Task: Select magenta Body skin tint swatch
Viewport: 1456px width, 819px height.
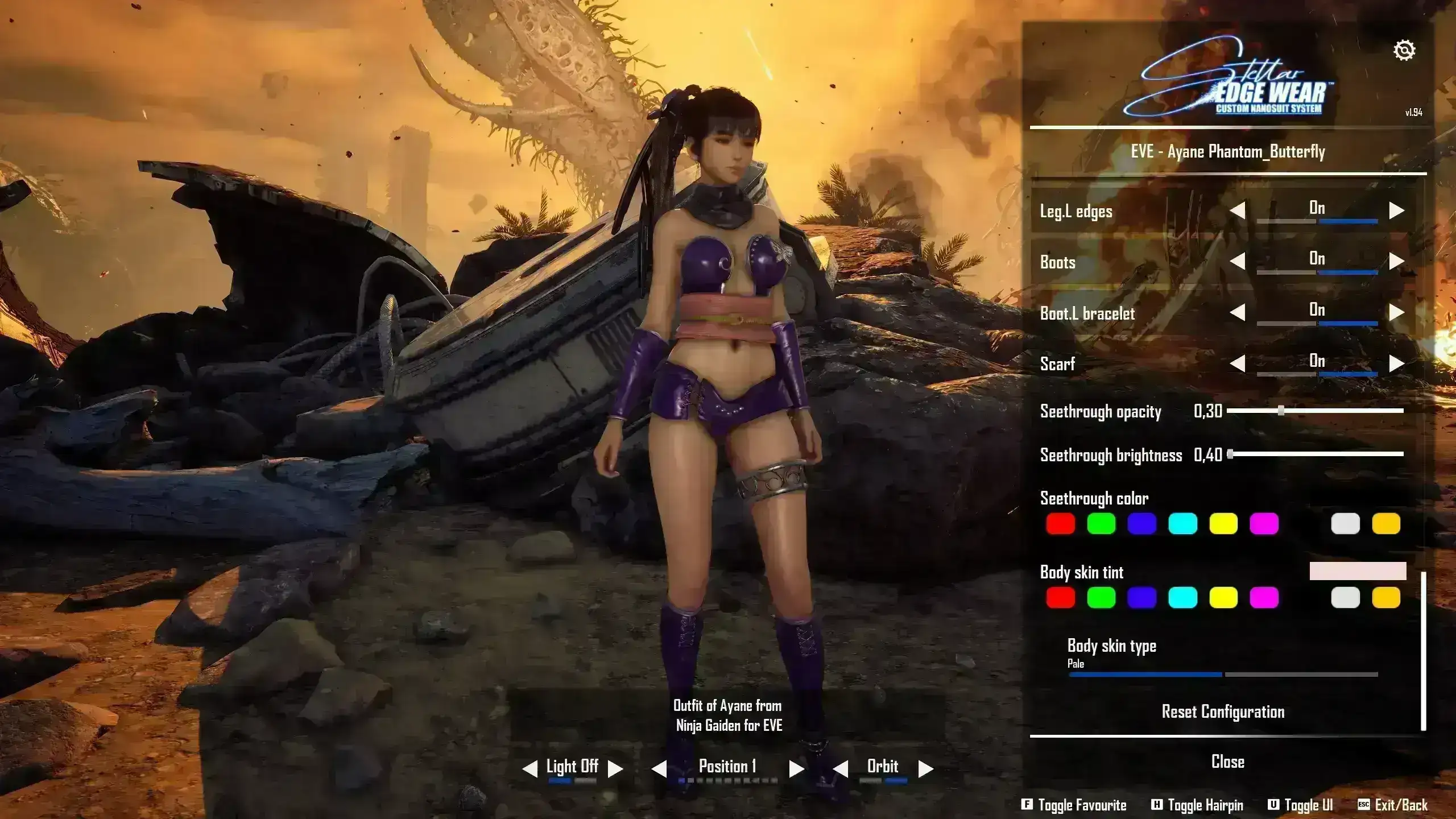Action: coord(1264,598)
